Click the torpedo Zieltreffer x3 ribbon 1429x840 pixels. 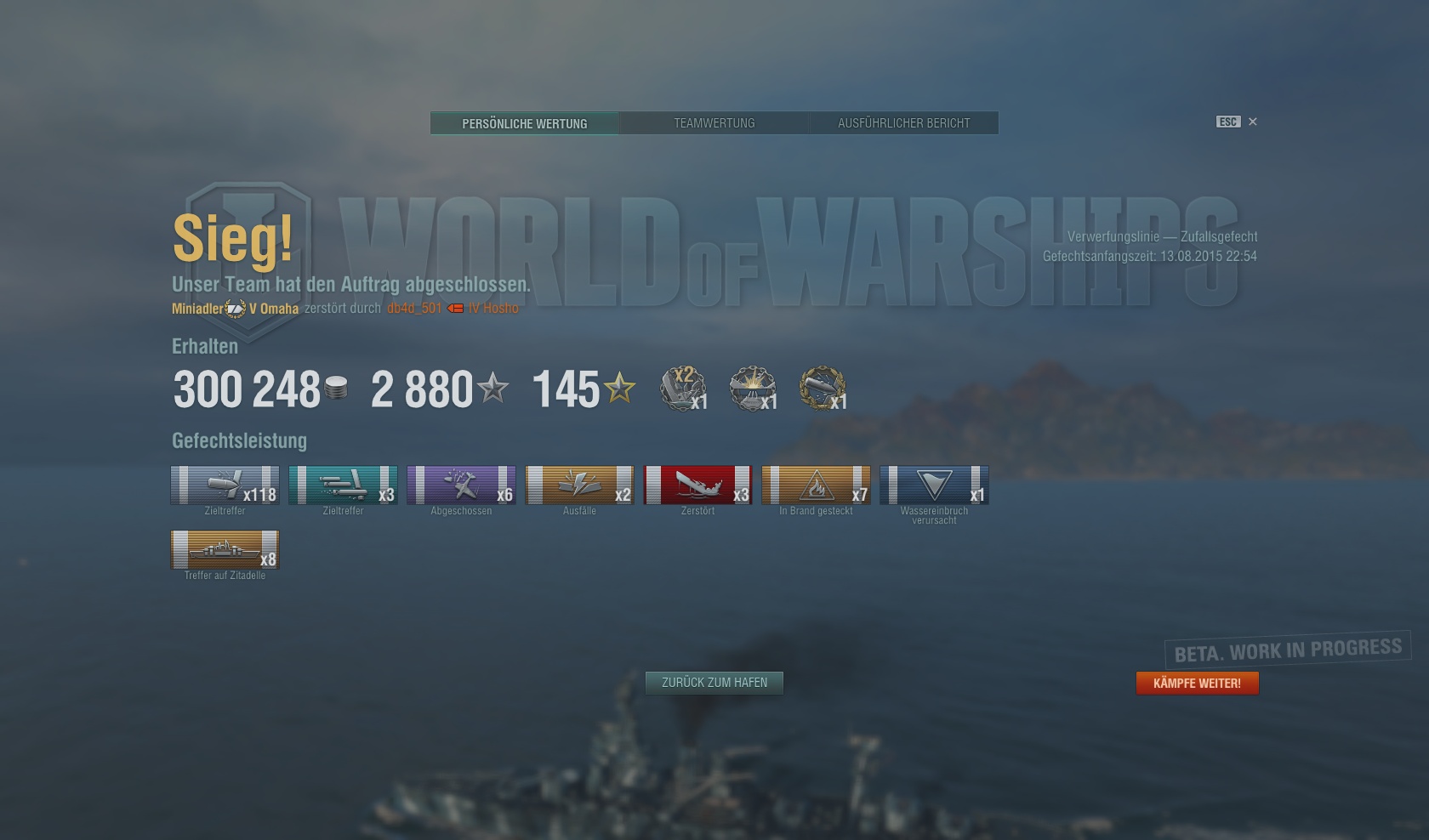point(343,486)
